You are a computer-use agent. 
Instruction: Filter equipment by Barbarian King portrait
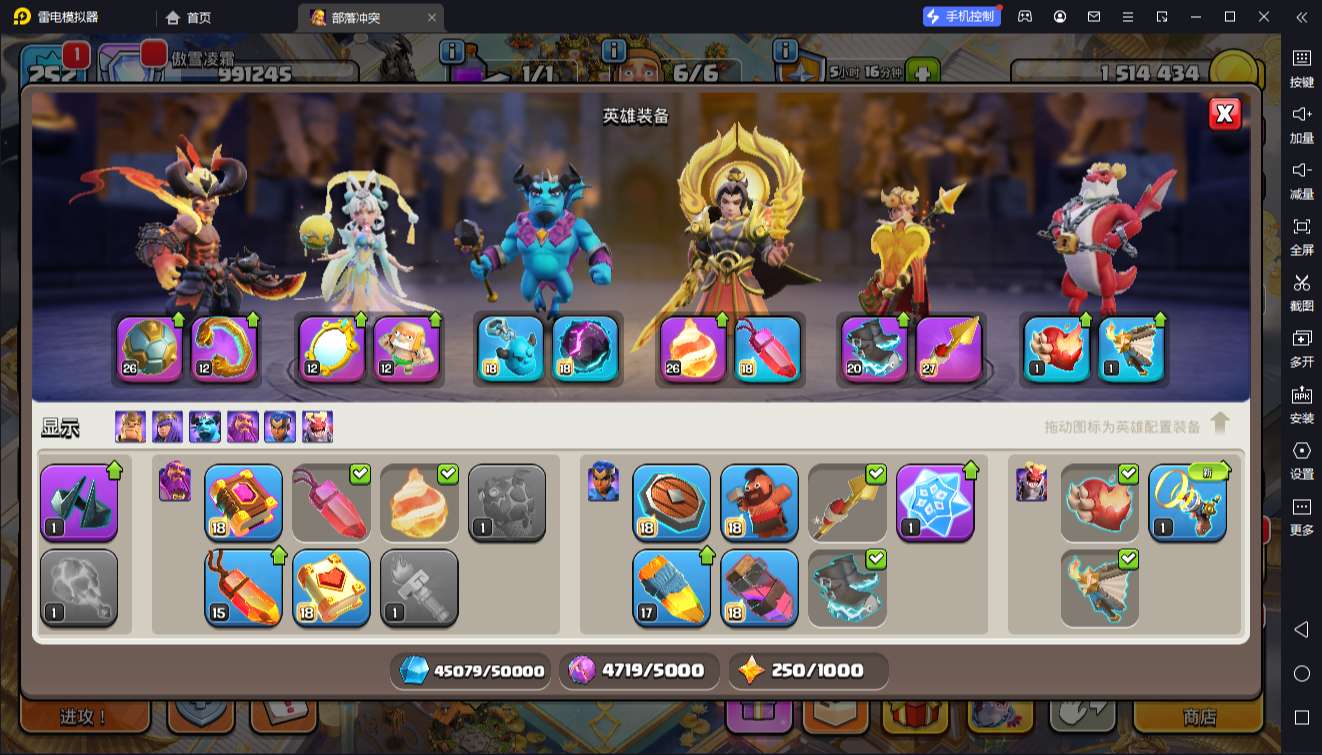coord(130,427)
